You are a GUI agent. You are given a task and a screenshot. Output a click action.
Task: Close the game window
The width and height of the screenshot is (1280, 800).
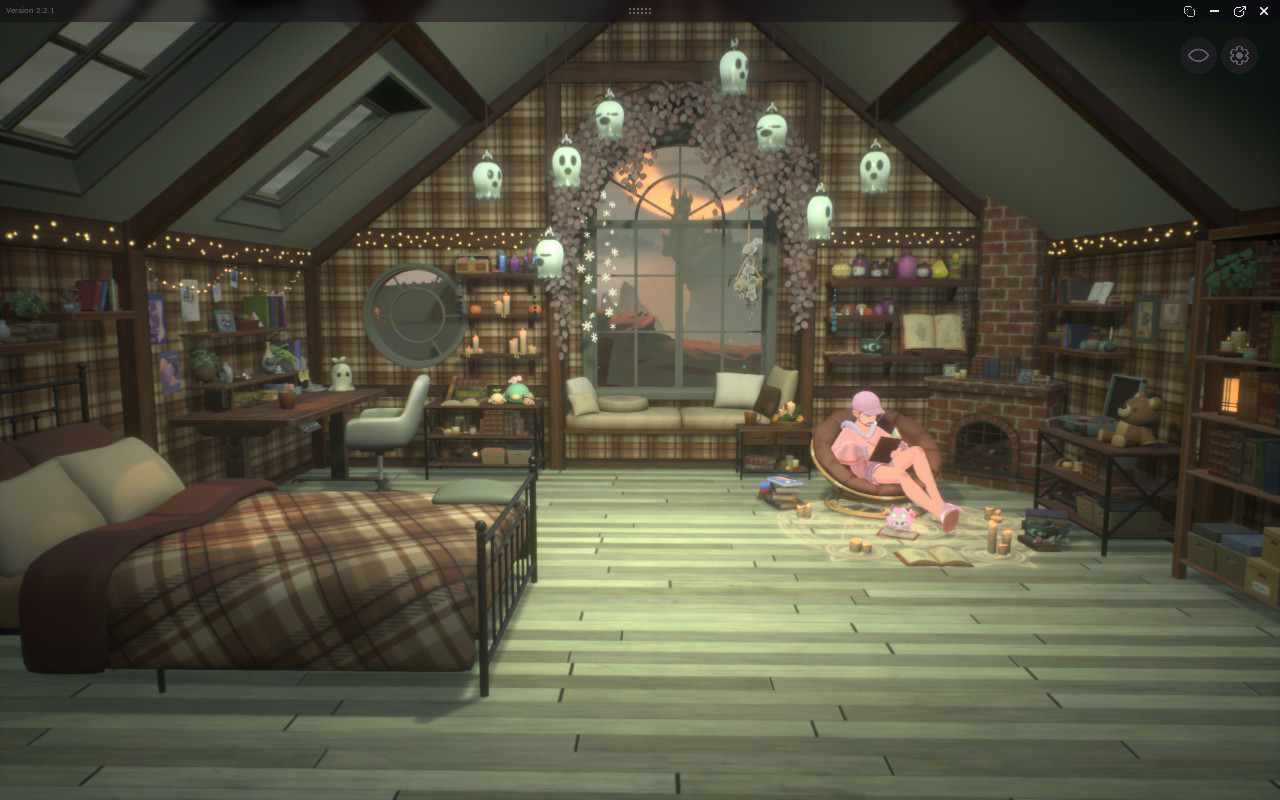[x=1264, y=11]
